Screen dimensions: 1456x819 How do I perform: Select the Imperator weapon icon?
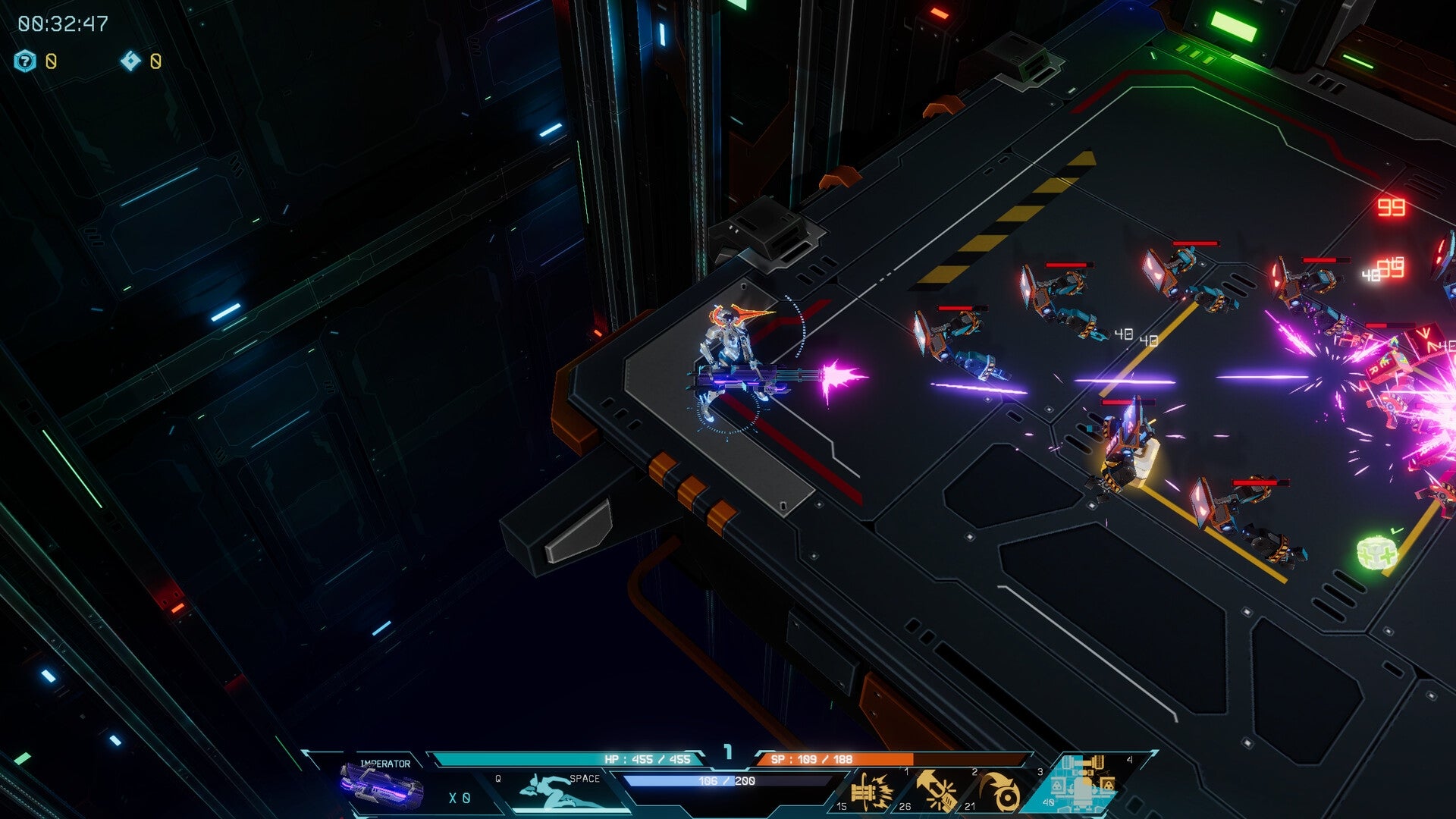[381, 785]
